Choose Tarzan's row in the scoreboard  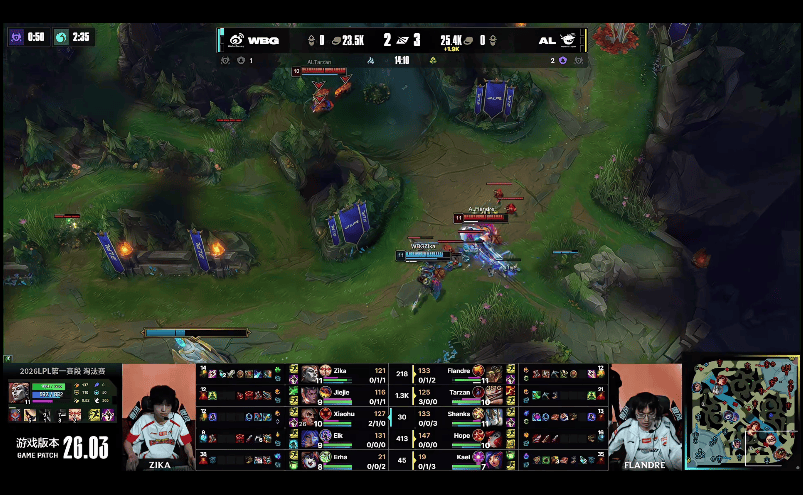pos(463,394)
